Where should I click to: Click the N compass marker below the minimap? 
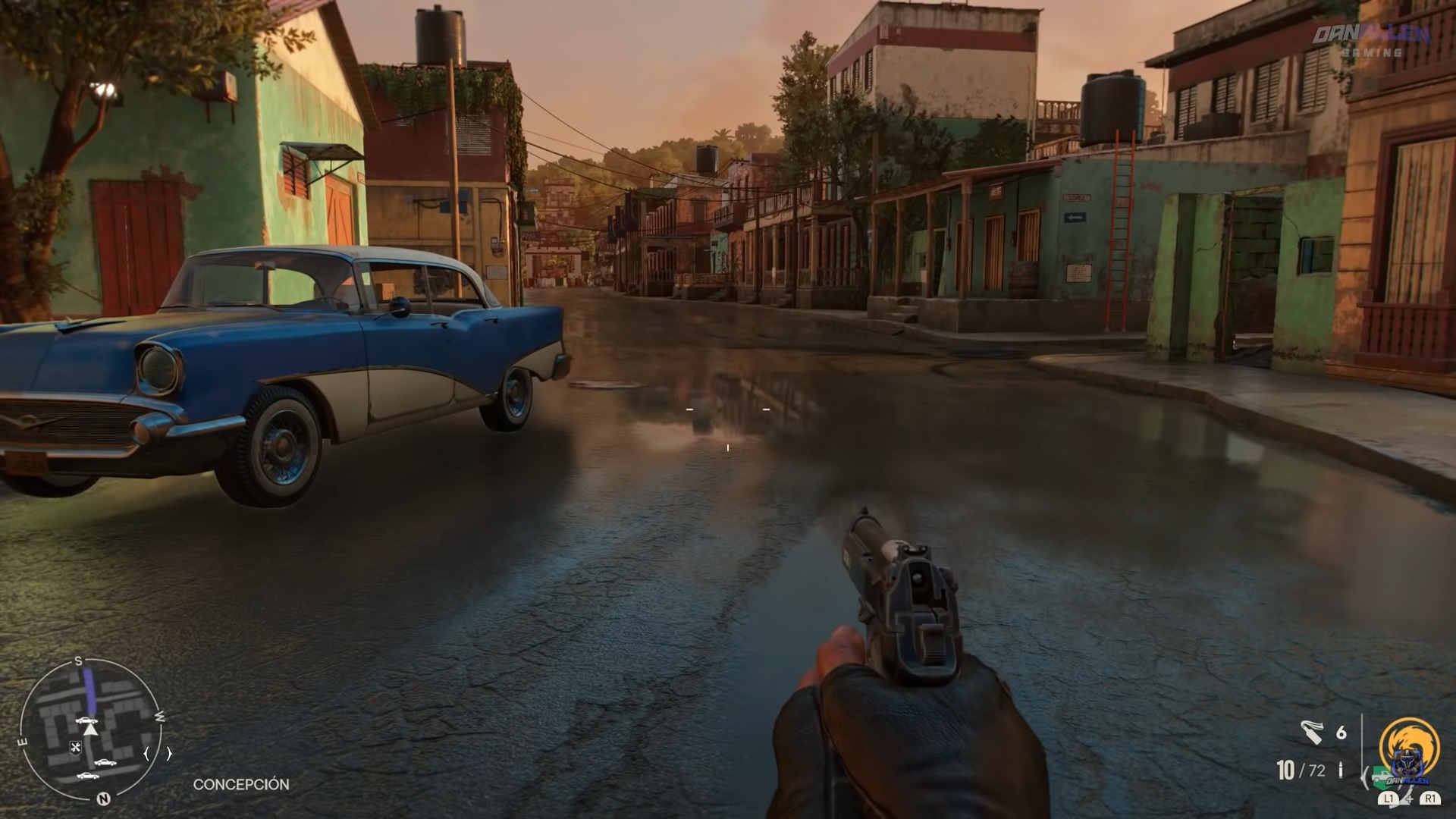point(104,799)
